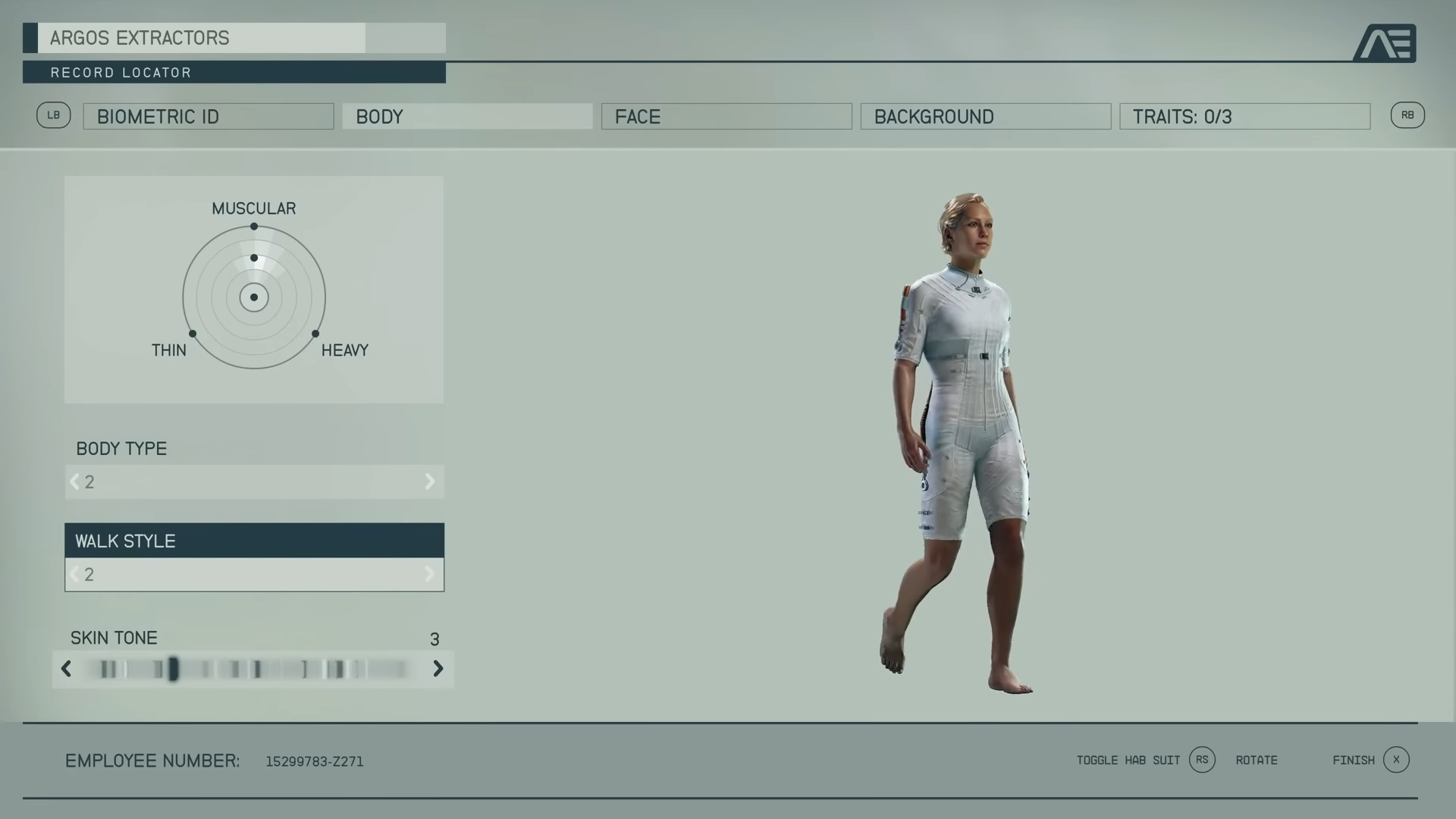Viewport: 1456px width, 819px height.
Task: Click the right arrow for Body Type
Action: pyautogui.click(x=431, y=482)
